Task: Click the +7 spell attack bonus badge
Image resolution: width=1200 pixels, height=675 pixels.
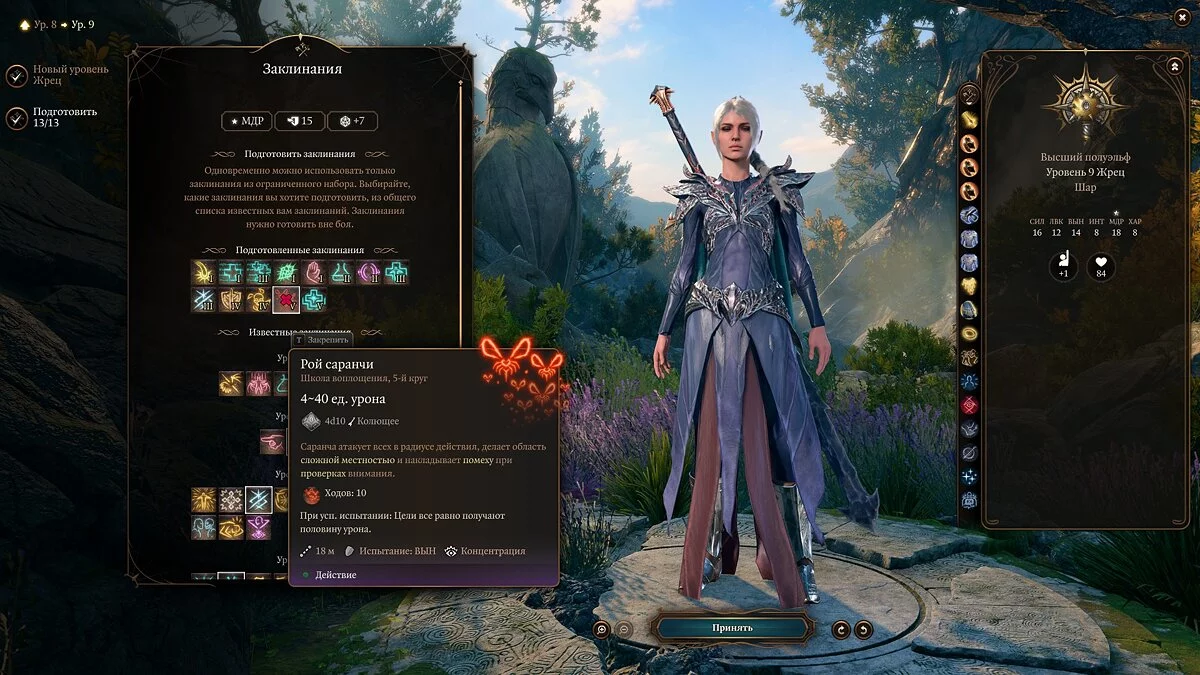Action: pos(352,121)
